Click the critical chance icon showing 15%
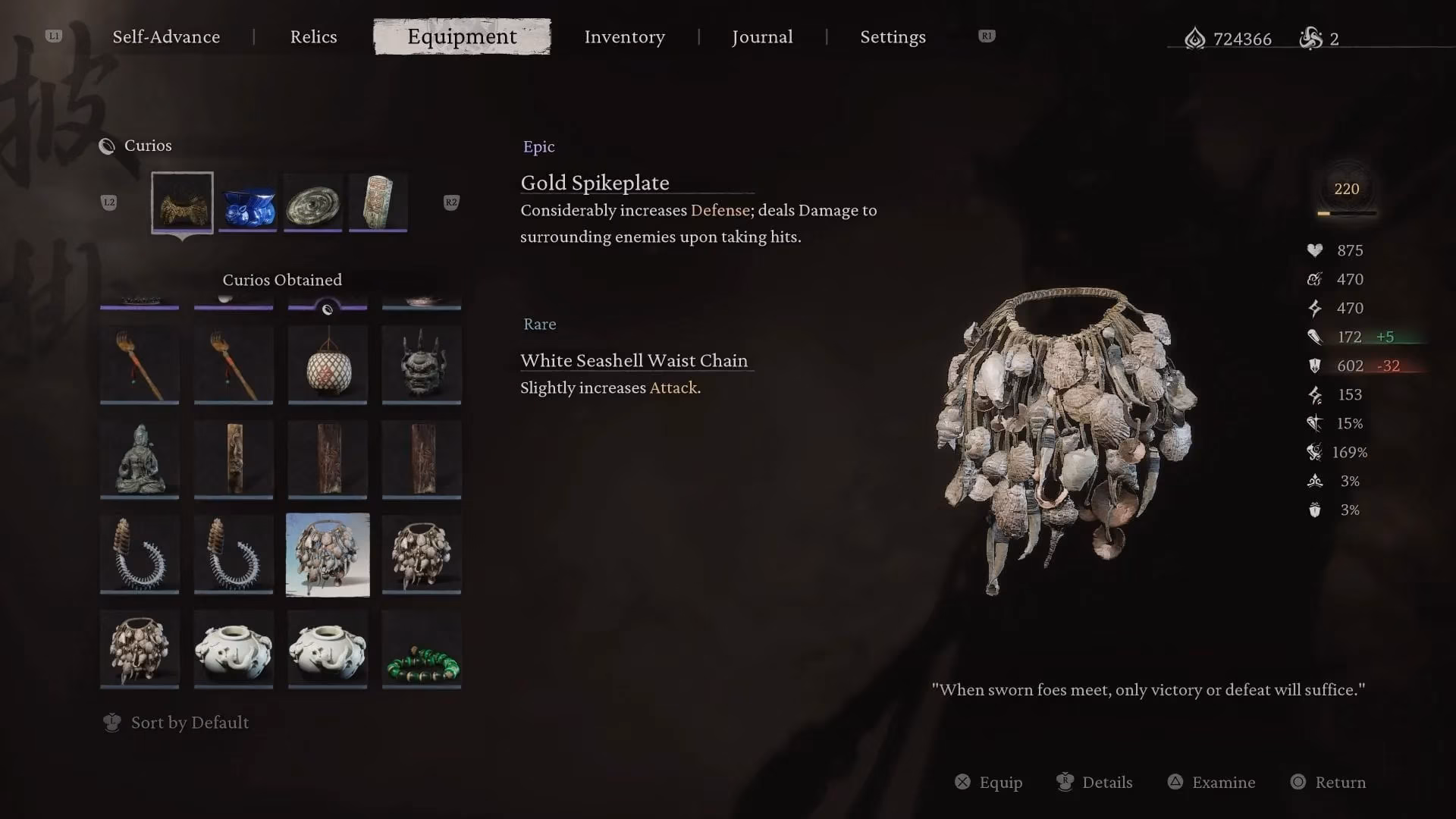The height and width of the screenshot is (819, 1456). coord(1313,423)
